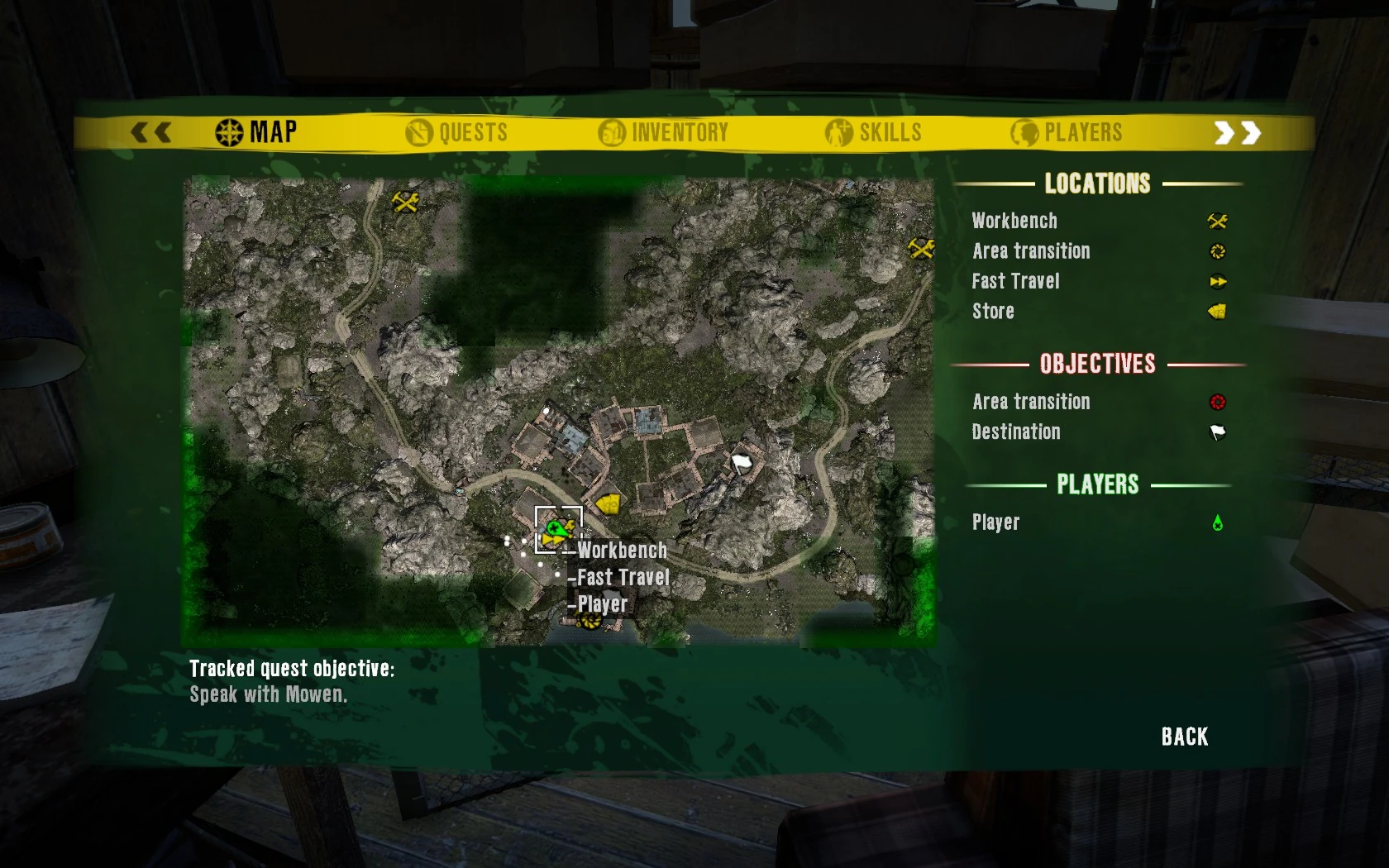
Task: Select Destination in the Objectives legend
Action: [x=1016, y=432]
